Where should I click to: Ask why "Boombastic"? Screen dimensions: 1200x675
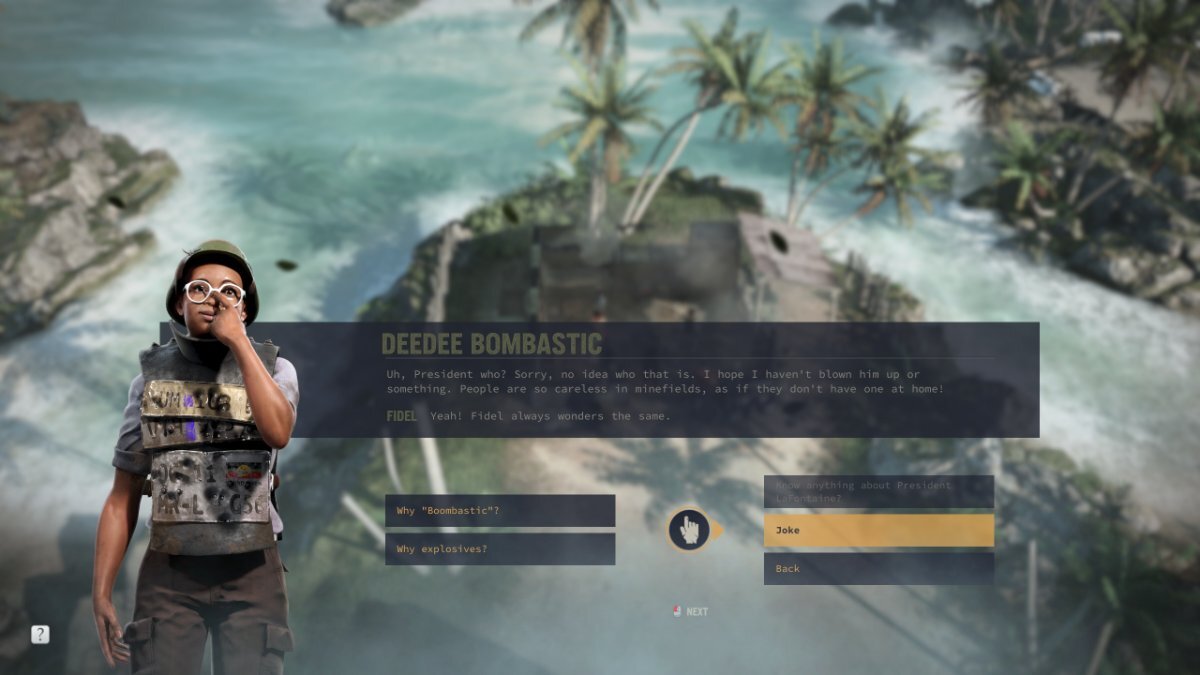pyautogui.click(x=499, y=511)
